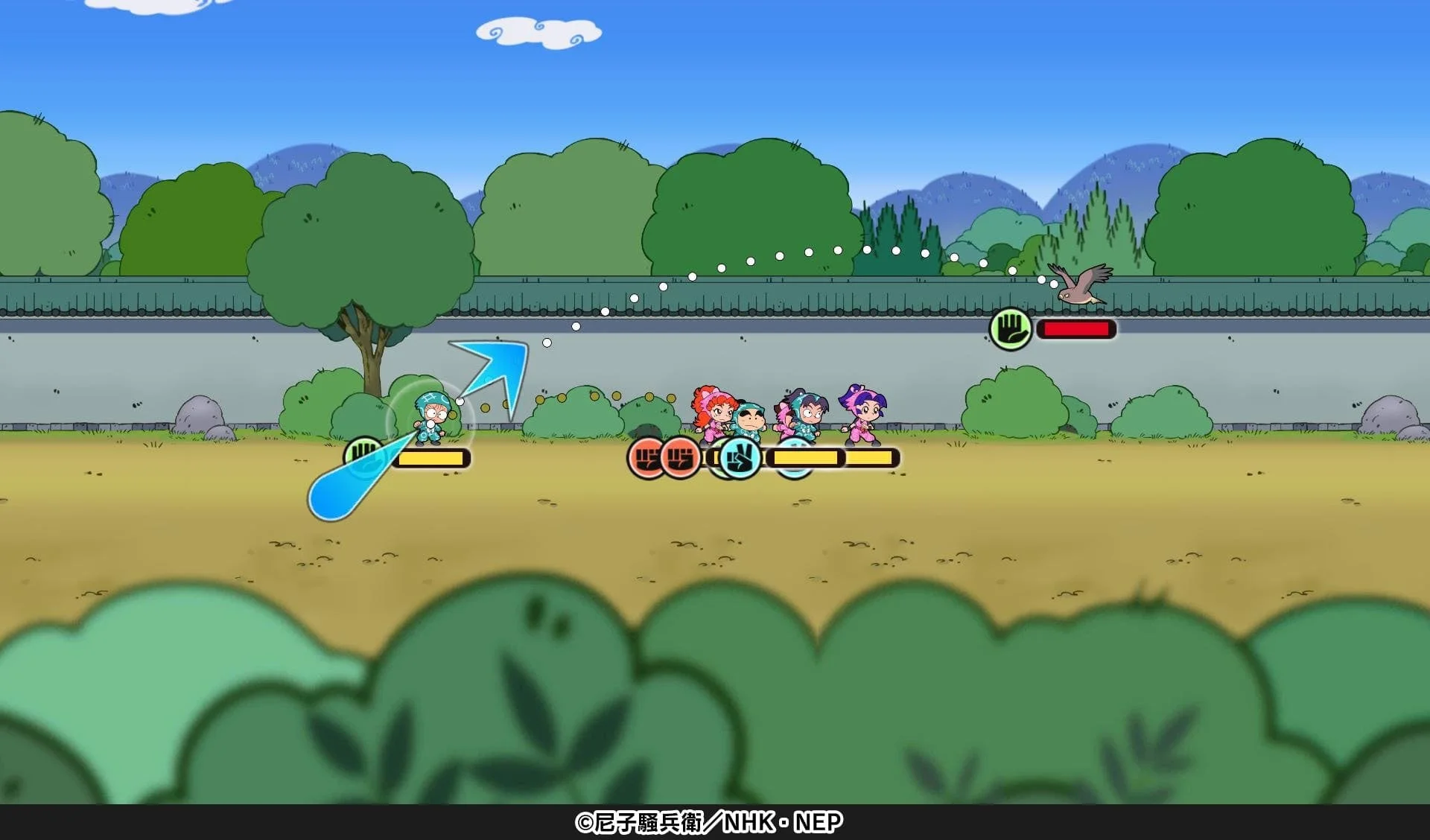Viewport: 1430px width, 840px height.
Task: Select the aiming ninja character in teal
Action: [x=432, y=416]
